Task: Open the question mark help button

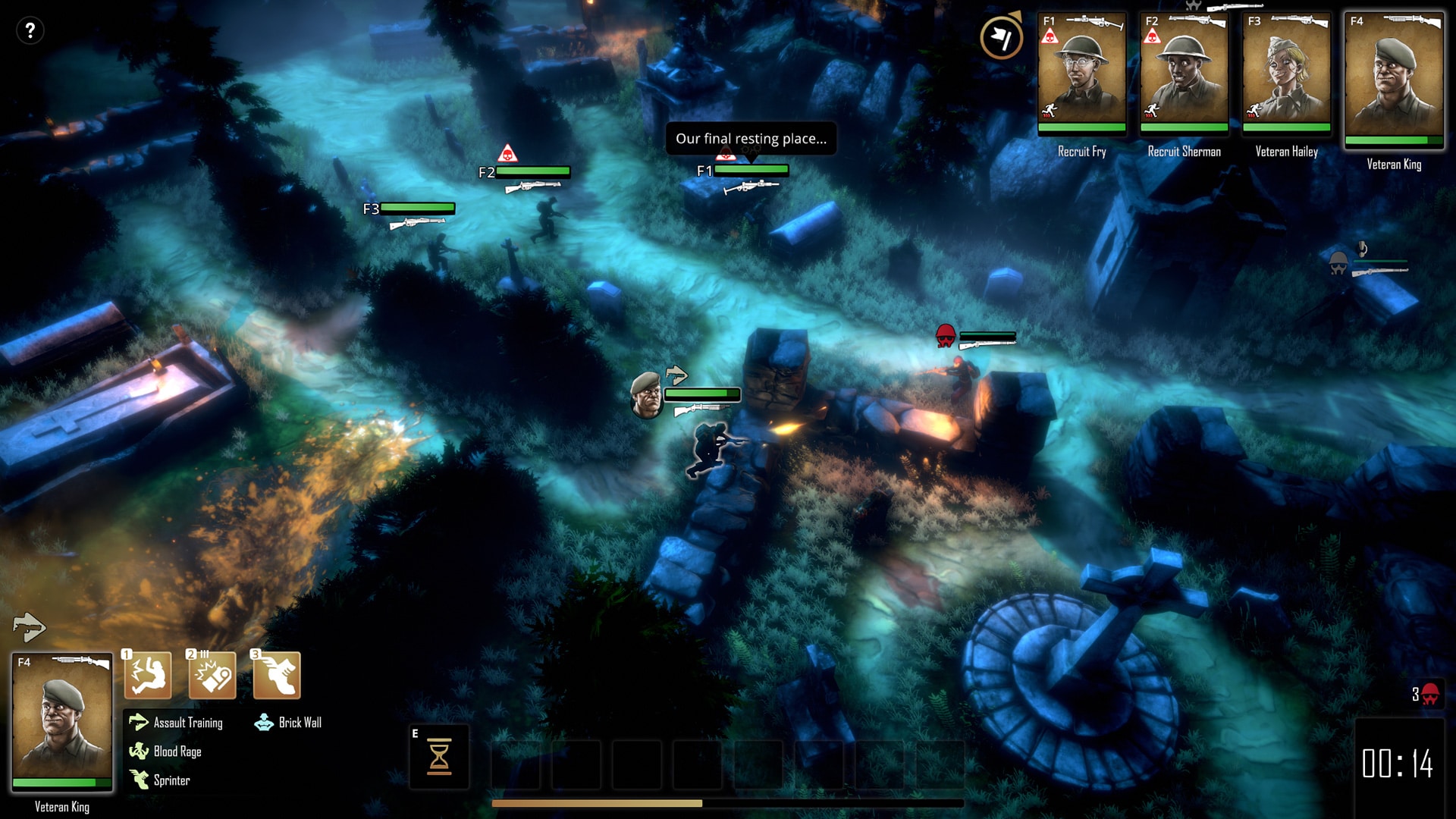Action: tap(30, 31)
